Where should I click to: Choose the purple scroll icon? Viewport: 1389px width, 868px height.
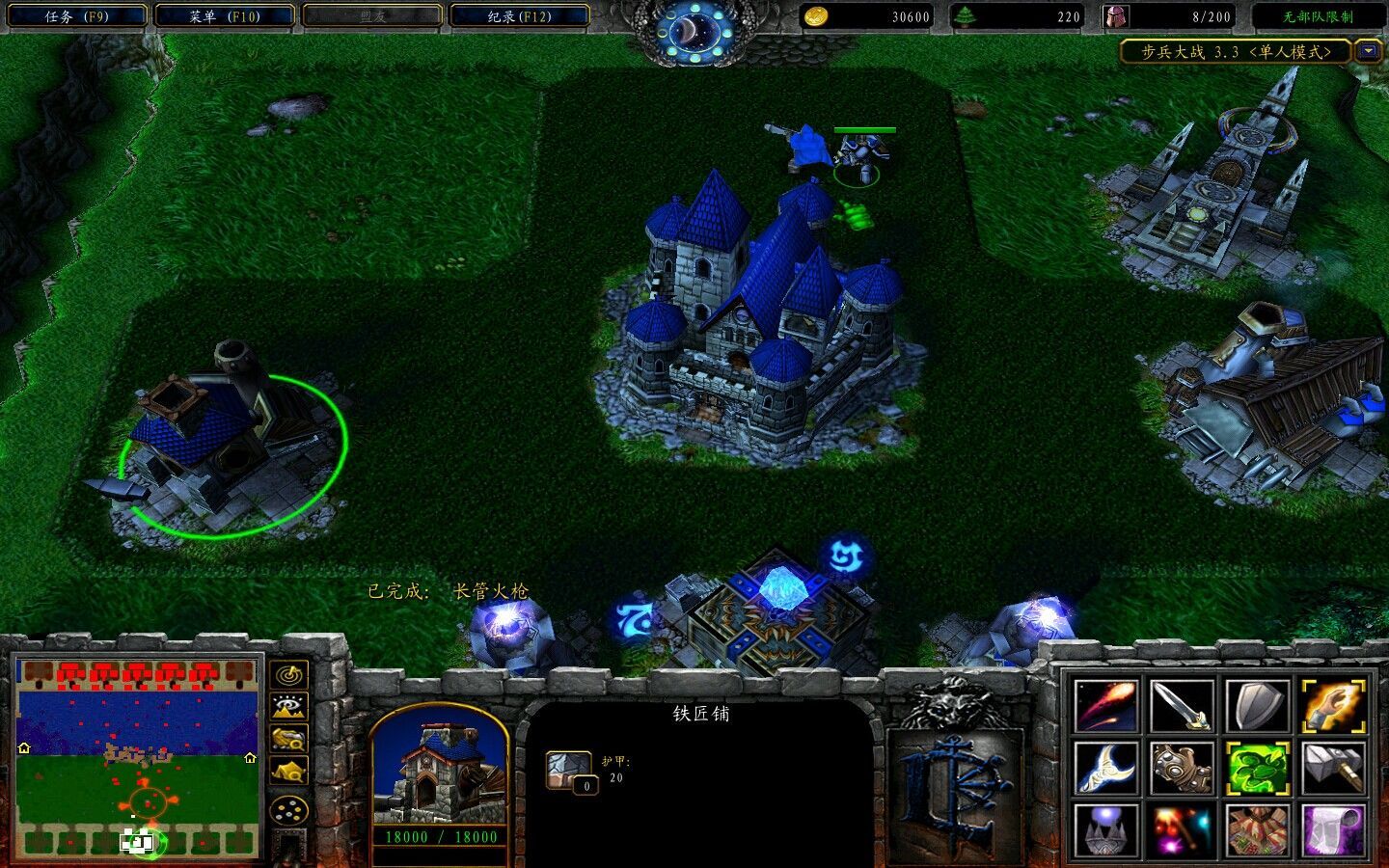point(1334,829)
